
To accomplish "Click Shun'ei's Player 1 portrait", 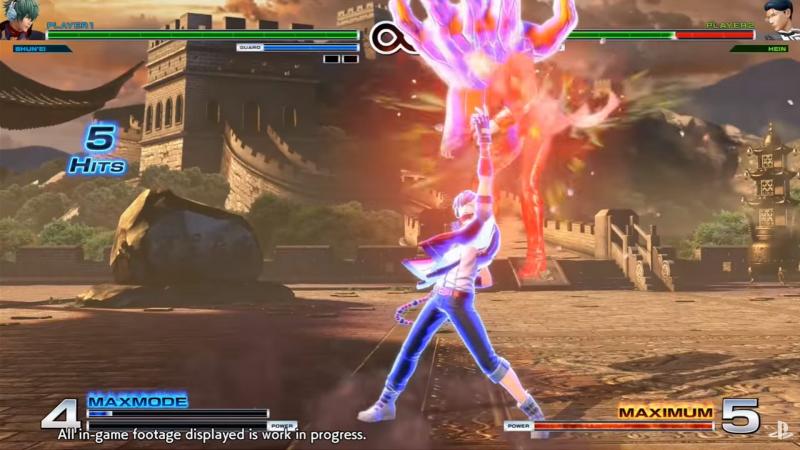I will (20, 20).
